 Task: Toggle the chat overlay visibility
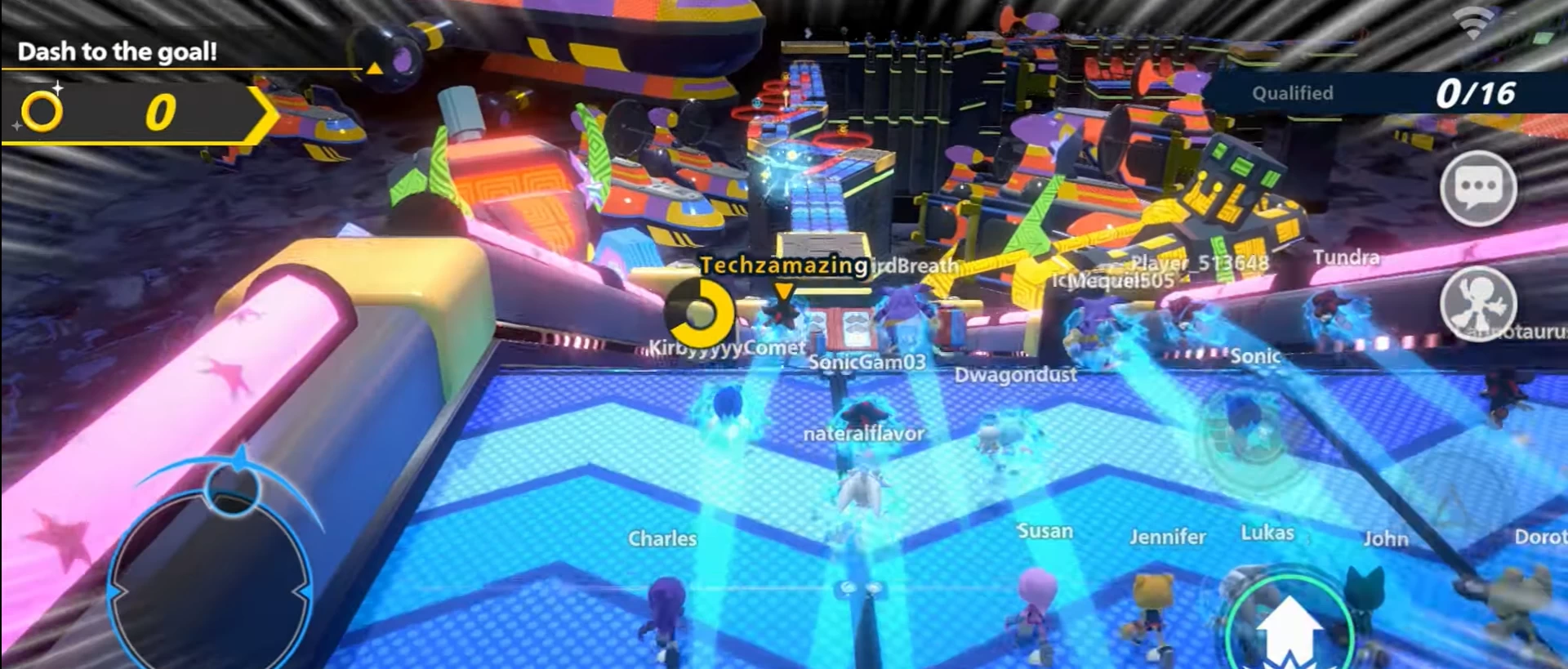tap(1480, 188)
